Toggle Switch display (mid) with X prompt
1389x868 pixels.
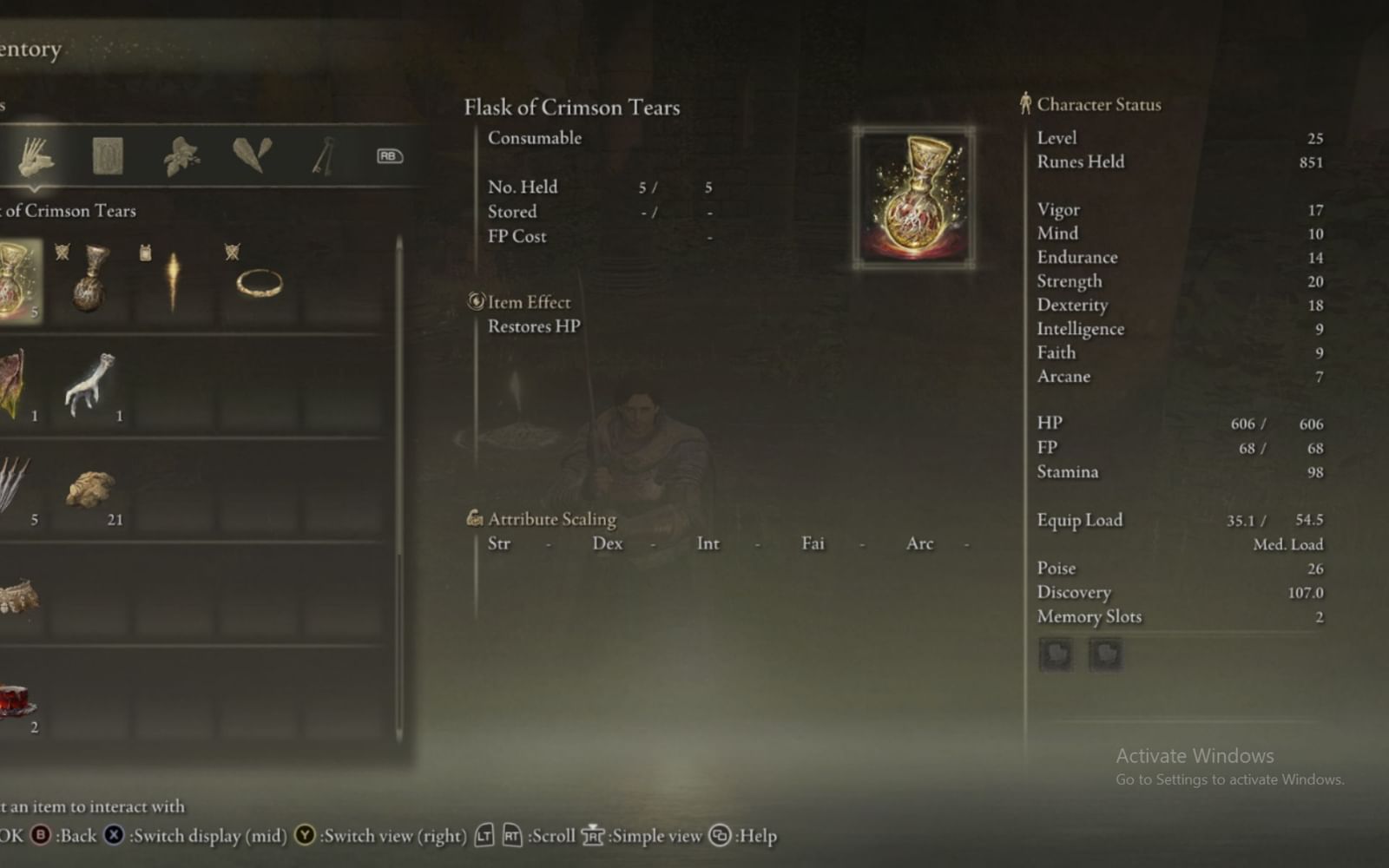[x=112, y=836]
